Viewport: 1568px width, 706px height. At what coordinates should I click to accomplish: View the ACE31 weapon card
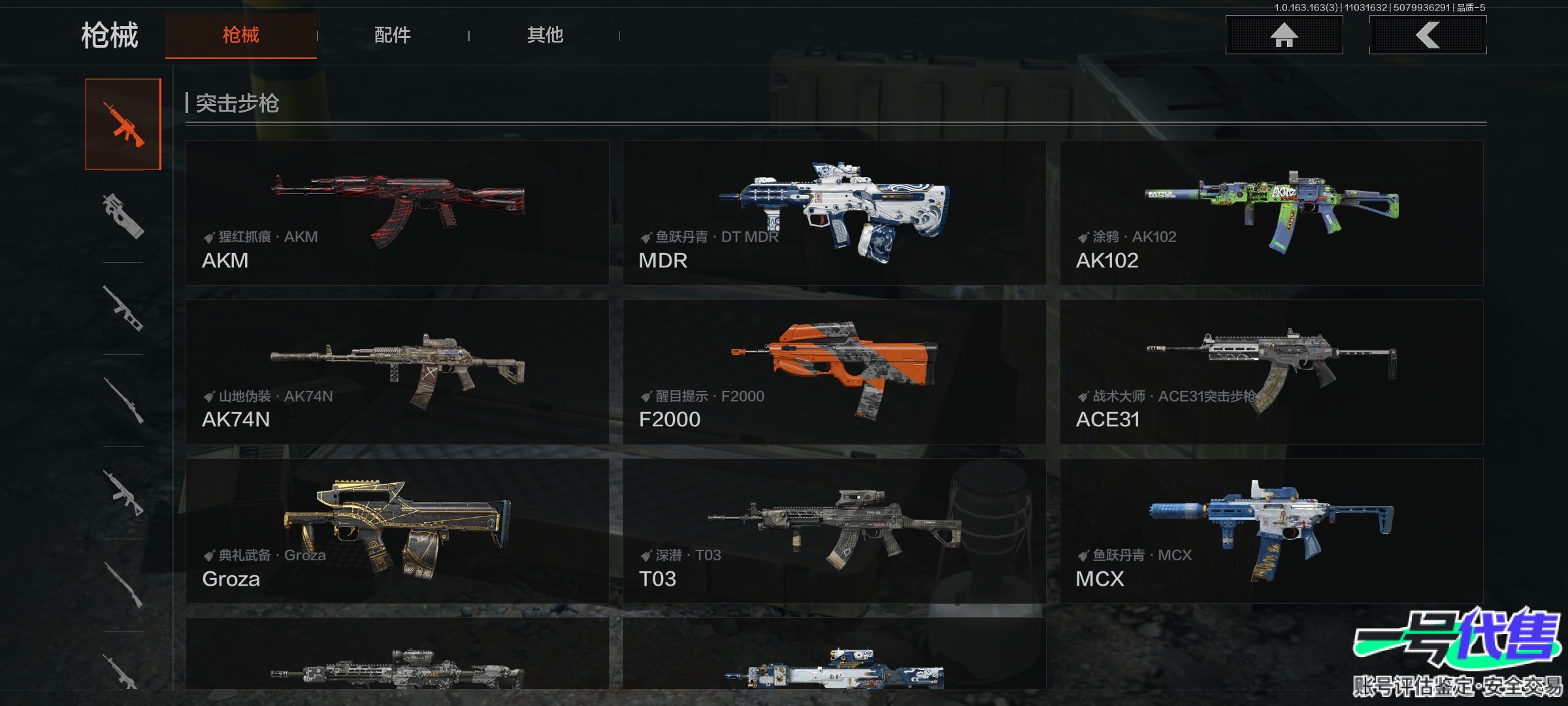click(x=1271, y=372)
